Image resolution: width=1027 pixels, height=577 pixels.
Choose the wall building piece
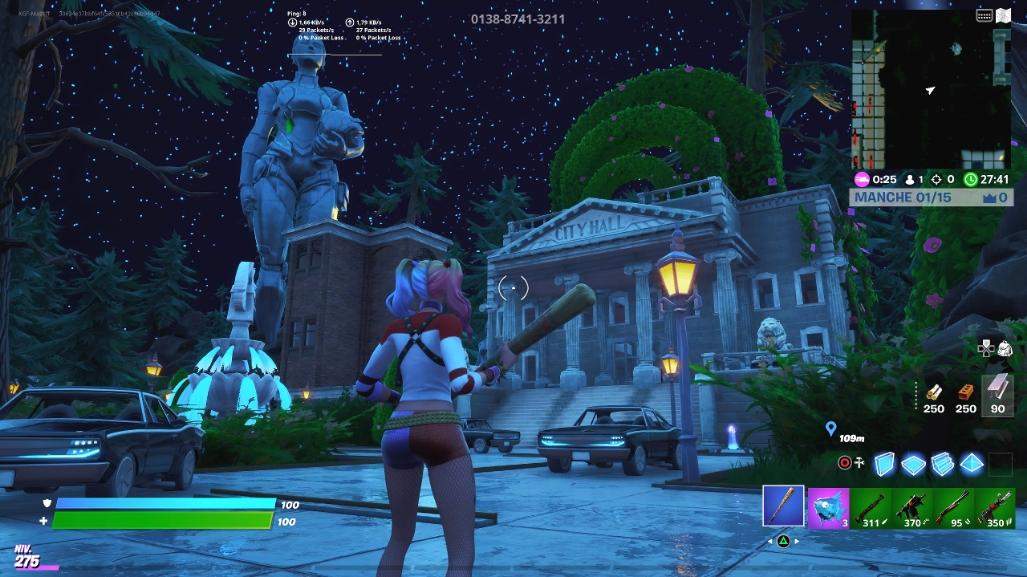click(884, 463)
